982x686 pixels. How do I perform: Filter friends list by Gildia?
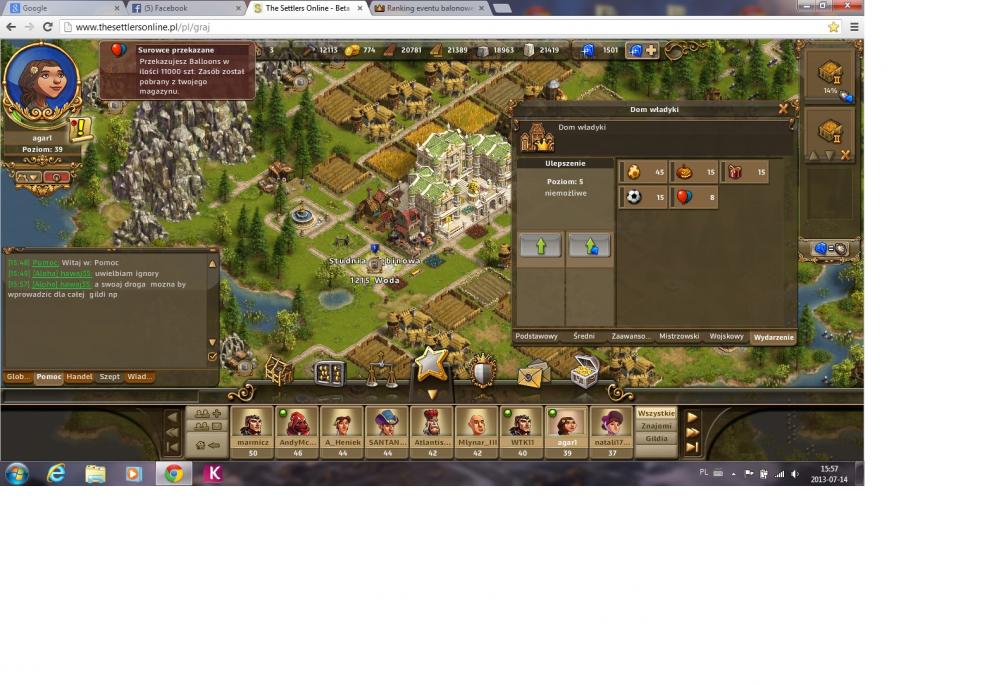656,439
